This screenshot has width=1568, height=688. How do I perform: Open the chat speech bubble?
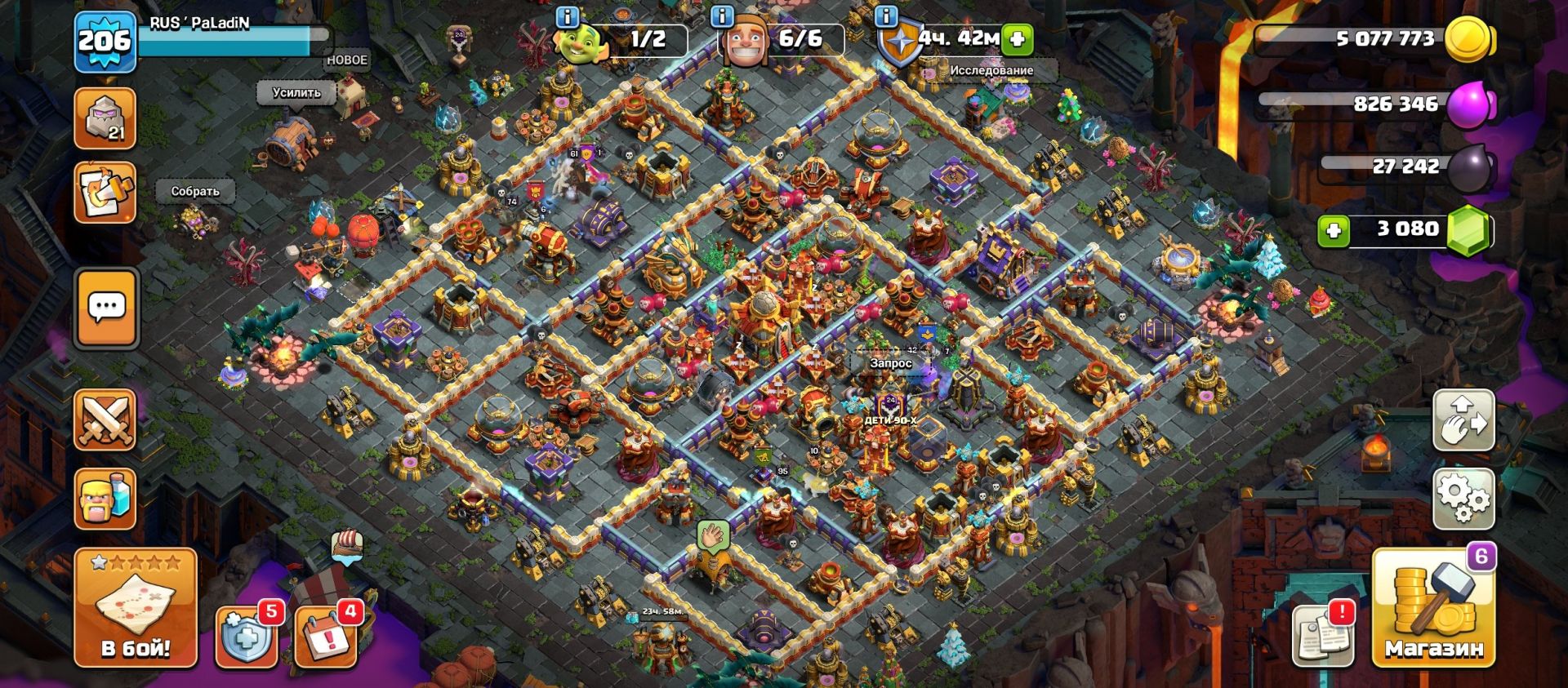[x=106, y=308]
